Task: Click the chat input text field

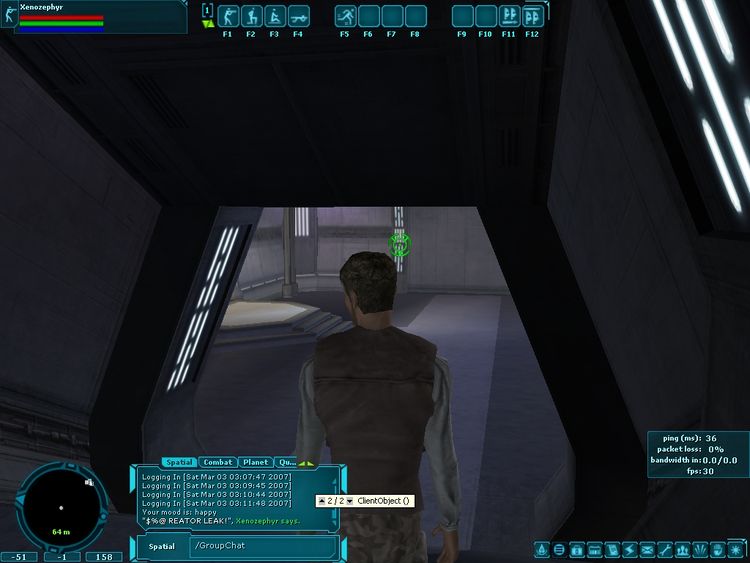Action: (x=260, y=546)
